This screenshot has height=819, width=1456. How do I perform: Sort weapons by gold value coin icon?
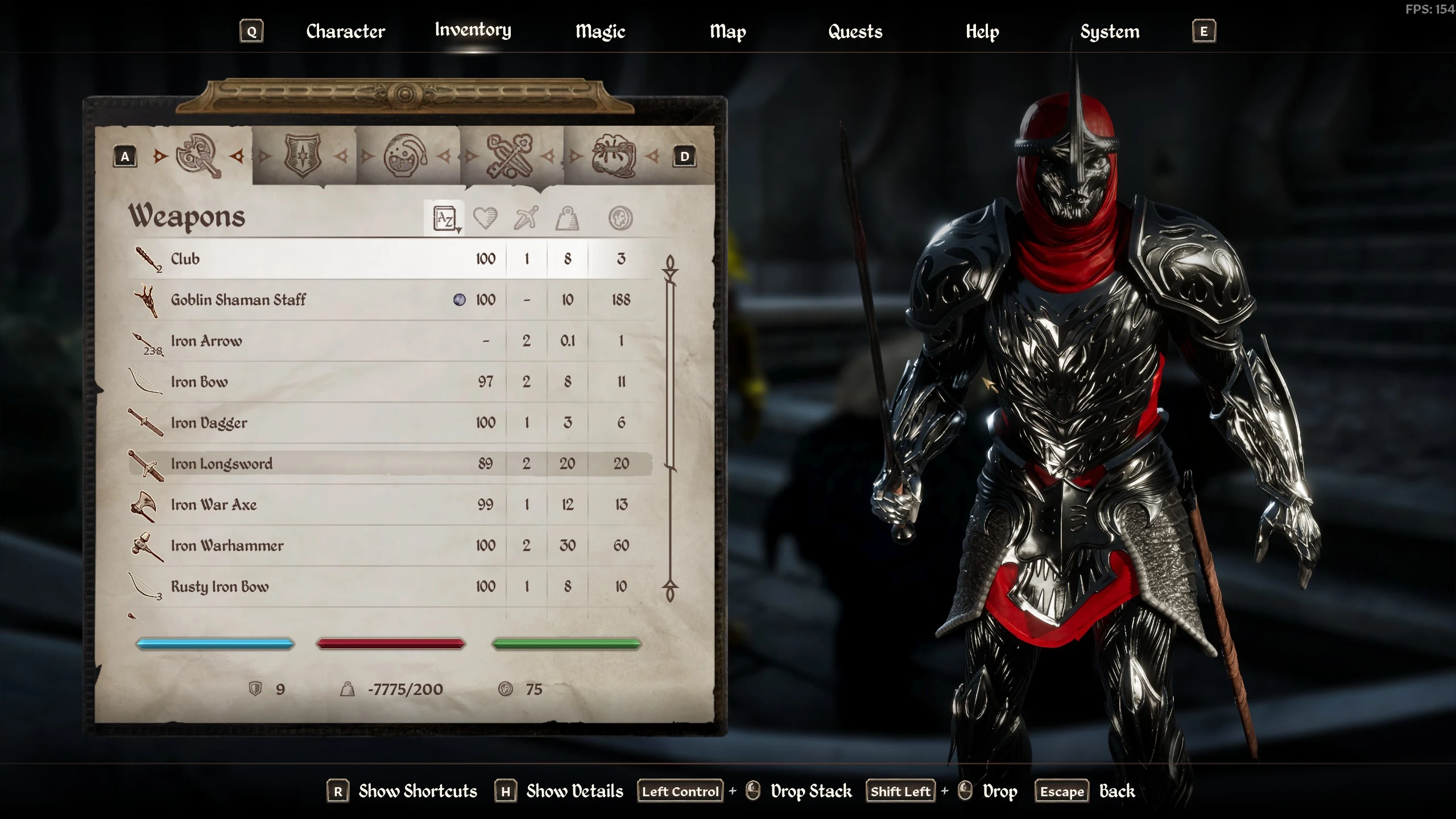(x=620, y=218)
